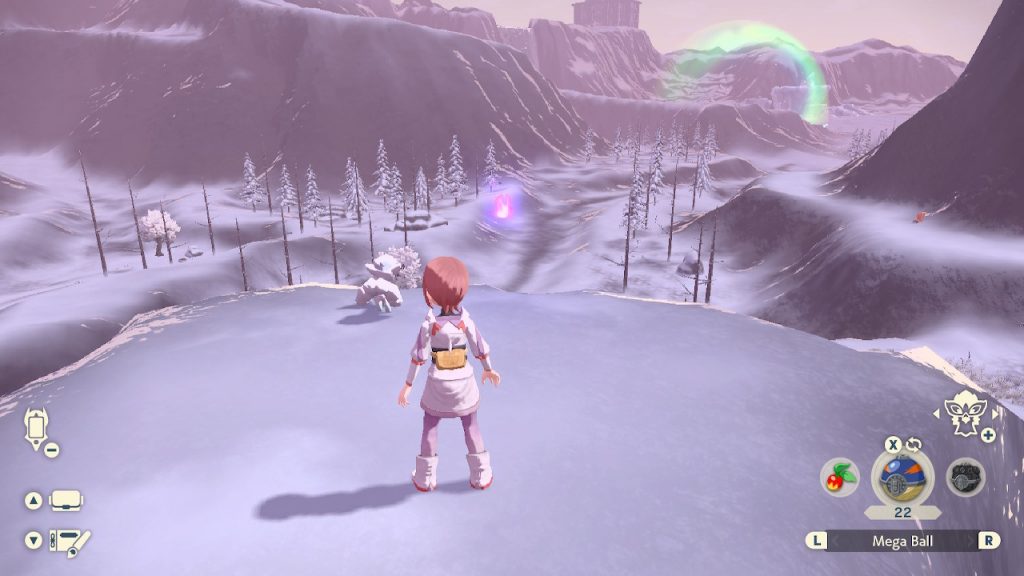Open the satchel bag icon
Screen dimensions: 1024x576
tap(66, 500)
